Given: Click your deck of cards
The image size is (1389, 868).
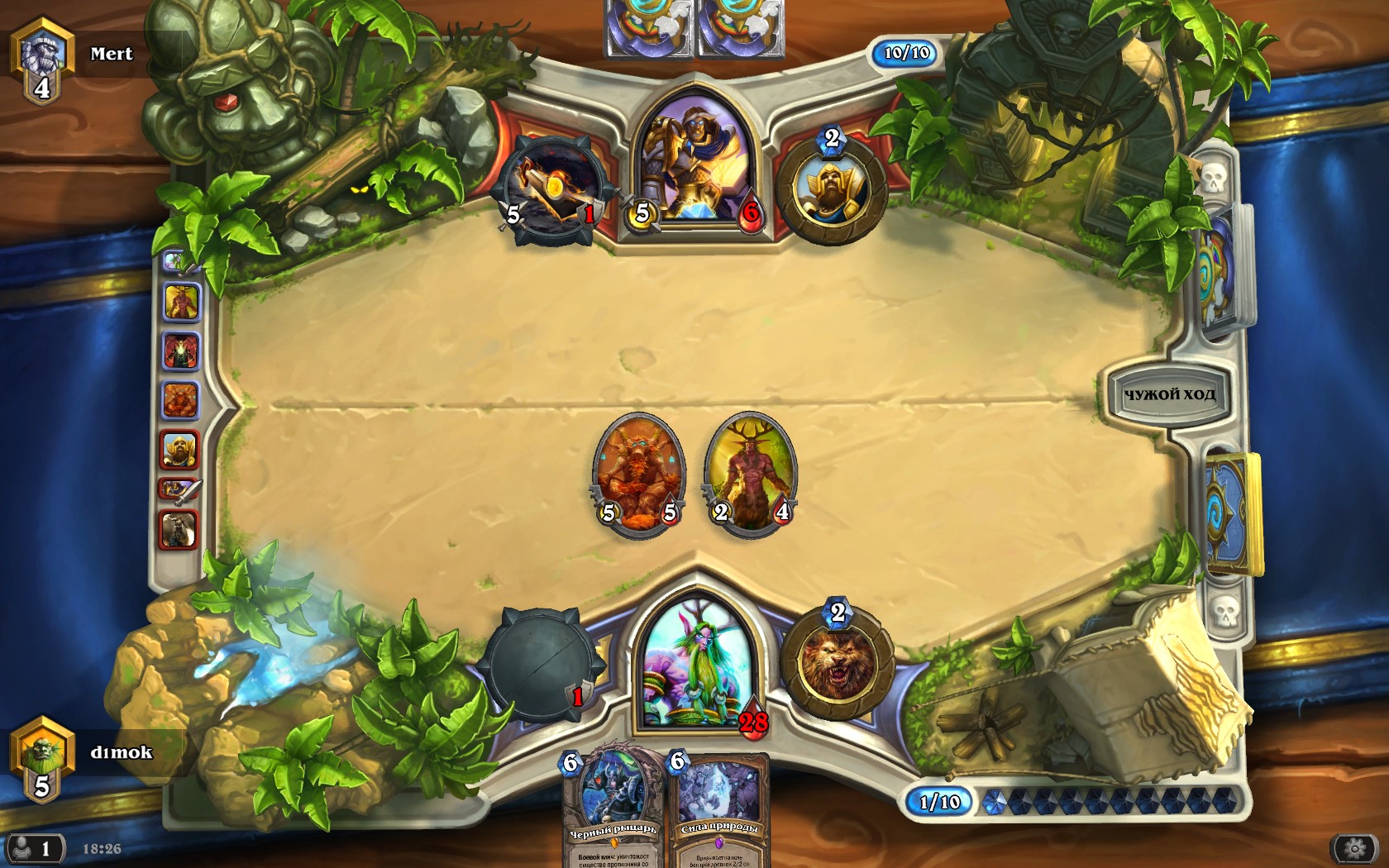Looking at the screenshot, I should 1230,514.
